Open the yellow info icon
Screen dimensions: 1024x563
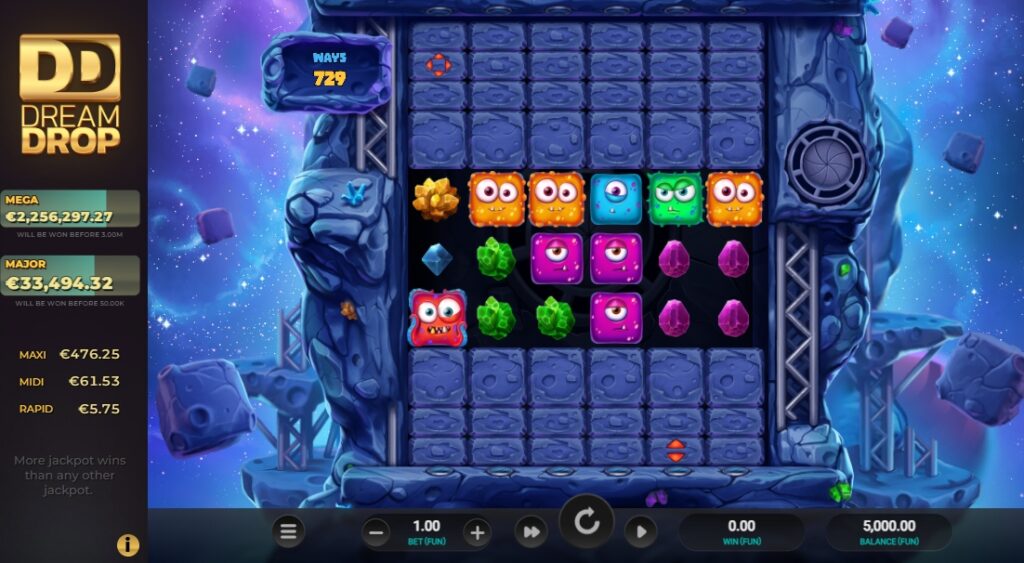click(x=128, y=545)
